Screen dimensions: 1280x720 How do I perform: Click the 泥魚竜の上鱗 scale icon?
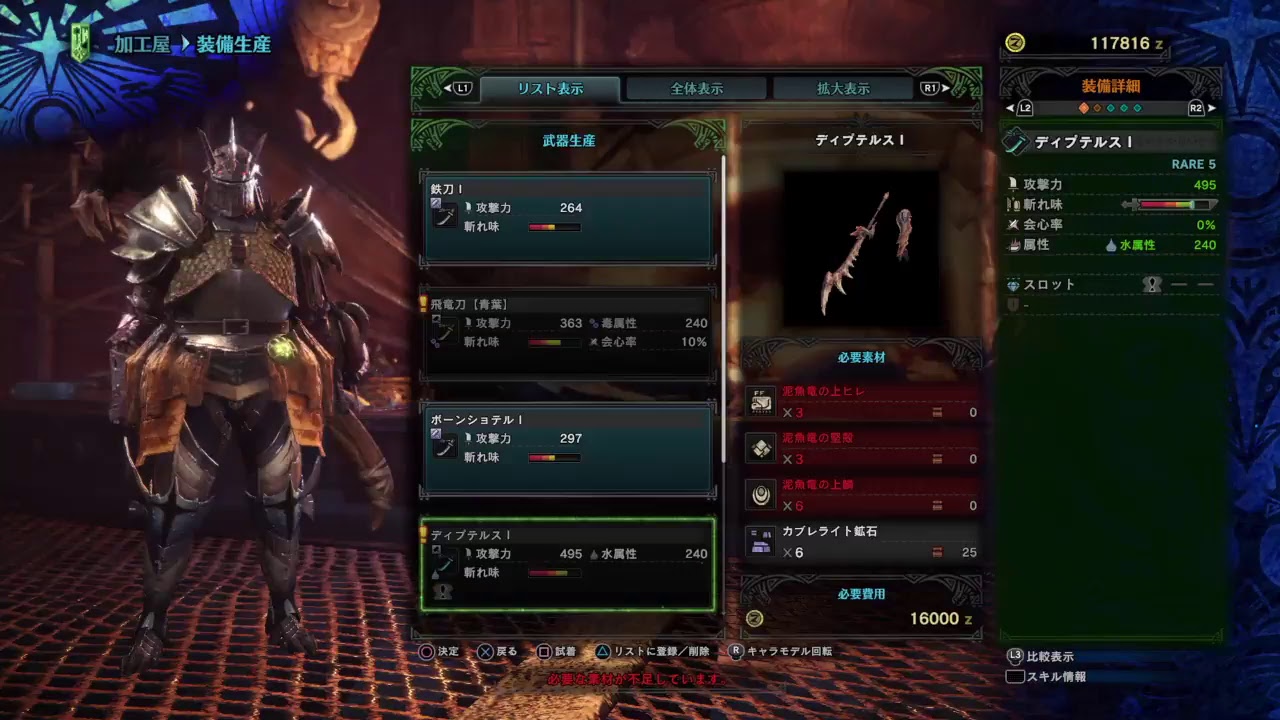pos(761,495)
